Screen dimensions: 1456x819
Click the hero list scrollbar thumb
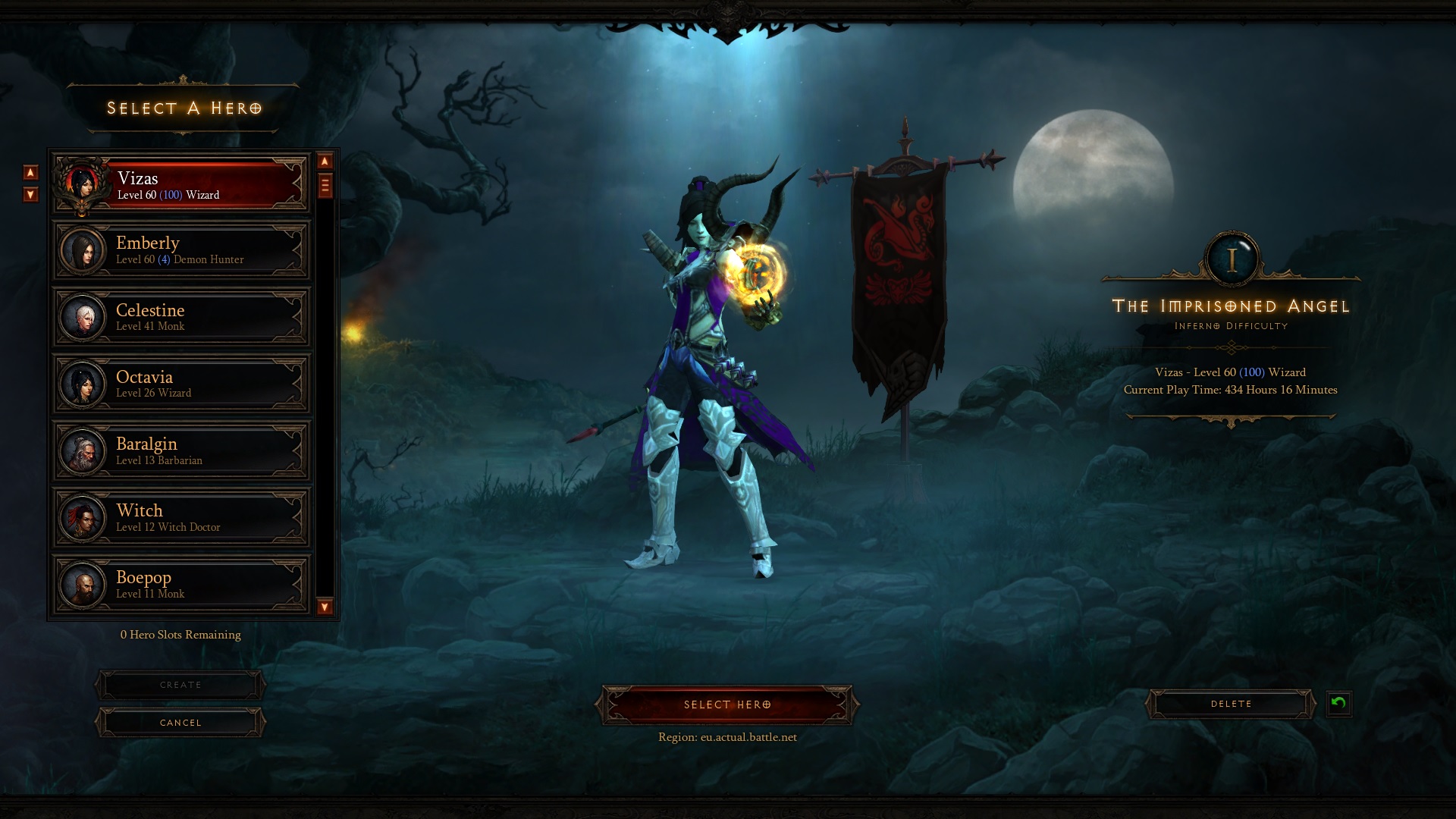(325, 185)
